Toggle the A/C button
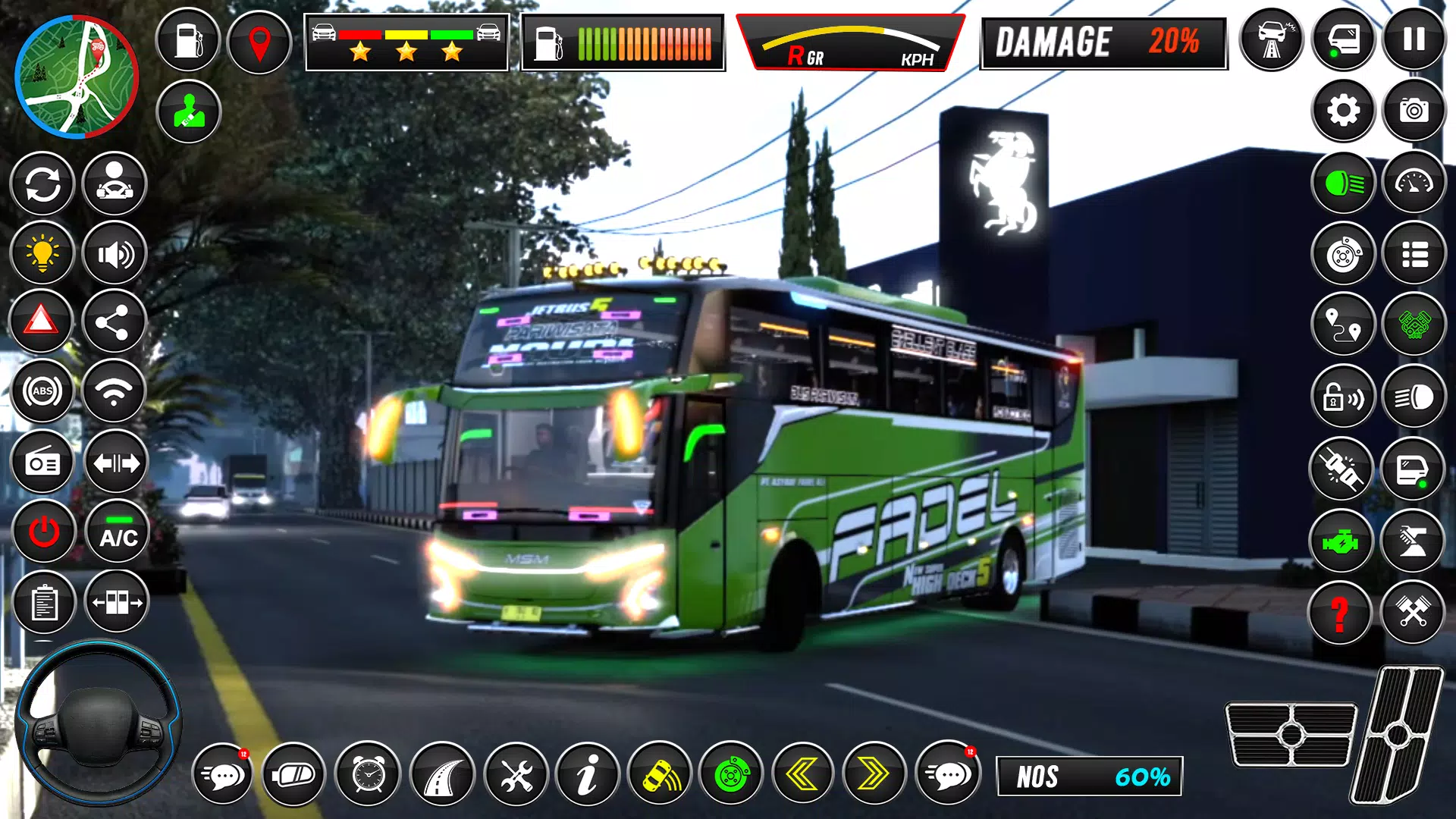This screenshot has height=819, width=1456. pyautogui.click(x=118, y=532)
